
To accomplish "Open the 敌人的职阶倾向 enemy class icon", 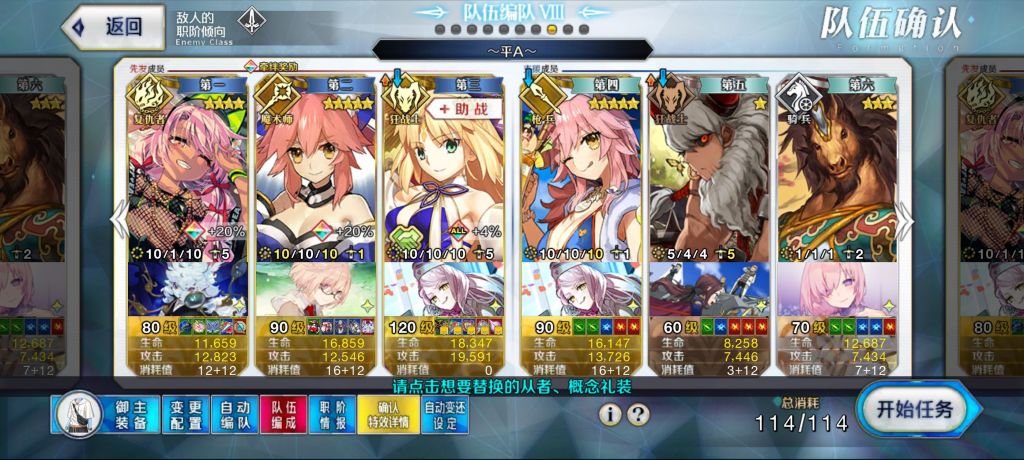I will [x=251, y=22].
